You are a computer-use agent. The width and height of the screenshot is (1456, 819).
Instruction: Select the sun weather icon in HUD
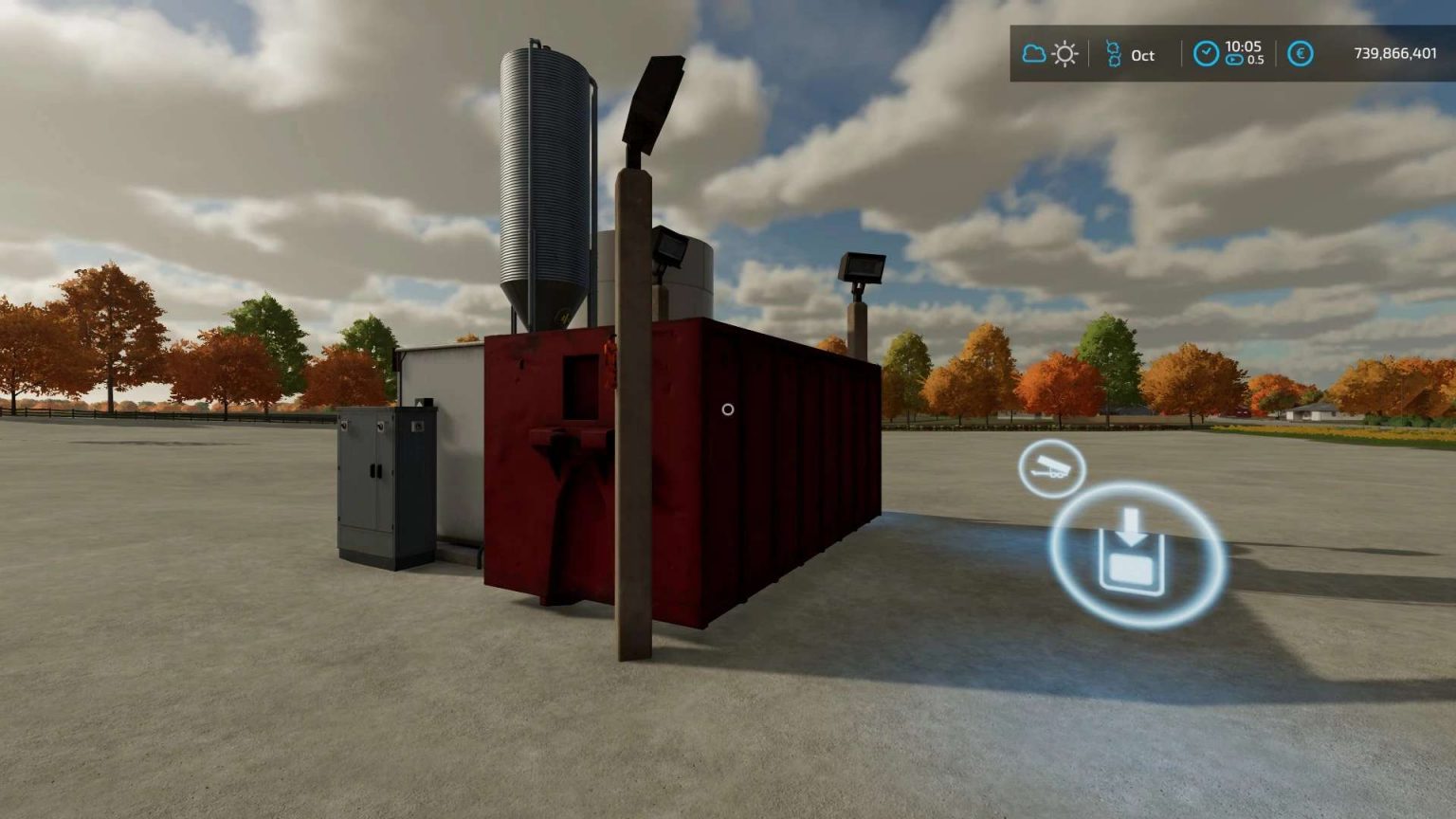(x=1066, y=54)
